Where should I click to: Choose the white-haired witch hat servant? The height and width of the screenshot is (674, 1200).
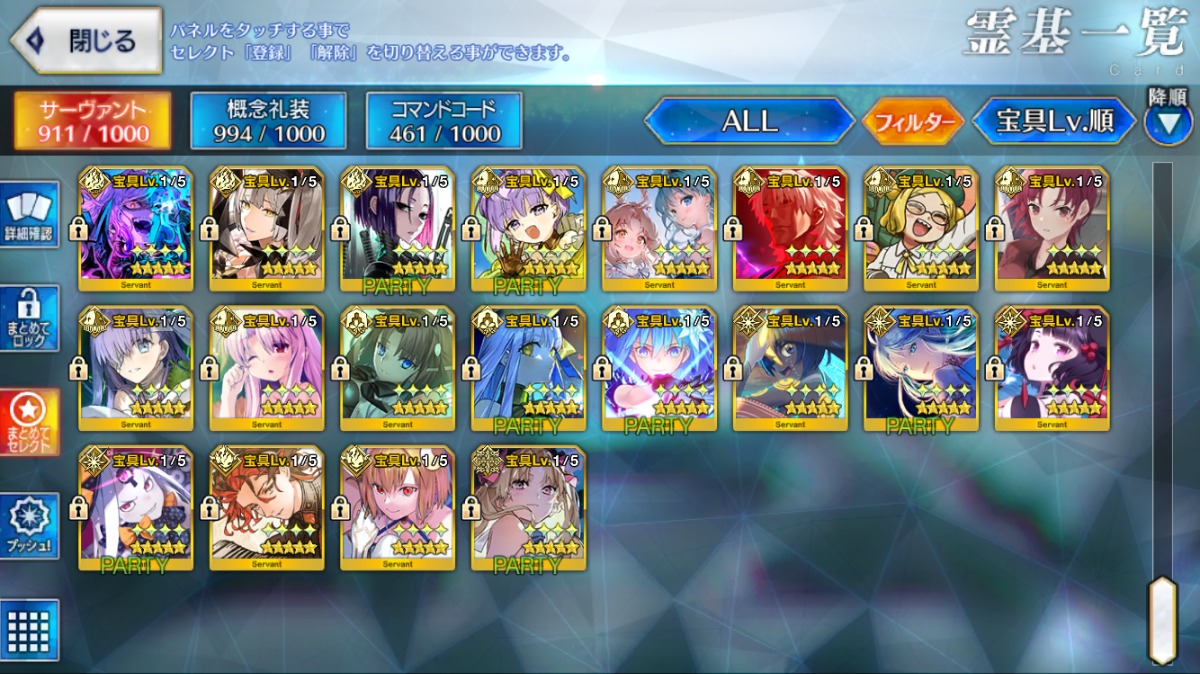pyautogui.click(x=136, y=507)
